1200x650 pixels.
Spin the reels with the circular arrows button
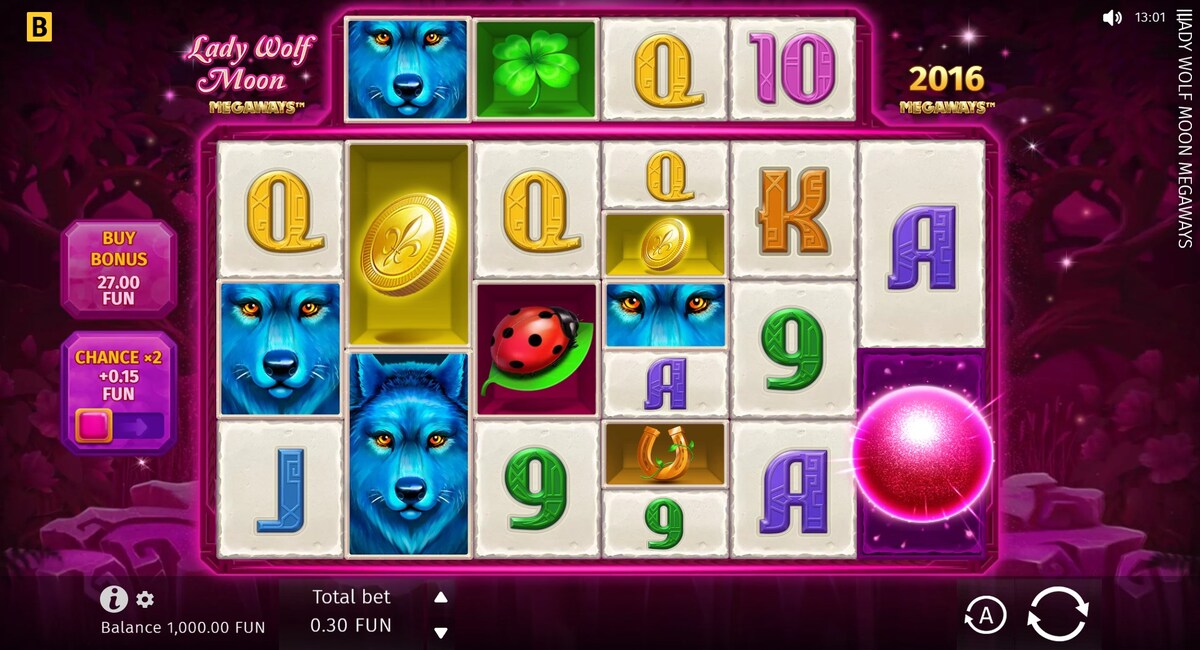[1058, 614]
